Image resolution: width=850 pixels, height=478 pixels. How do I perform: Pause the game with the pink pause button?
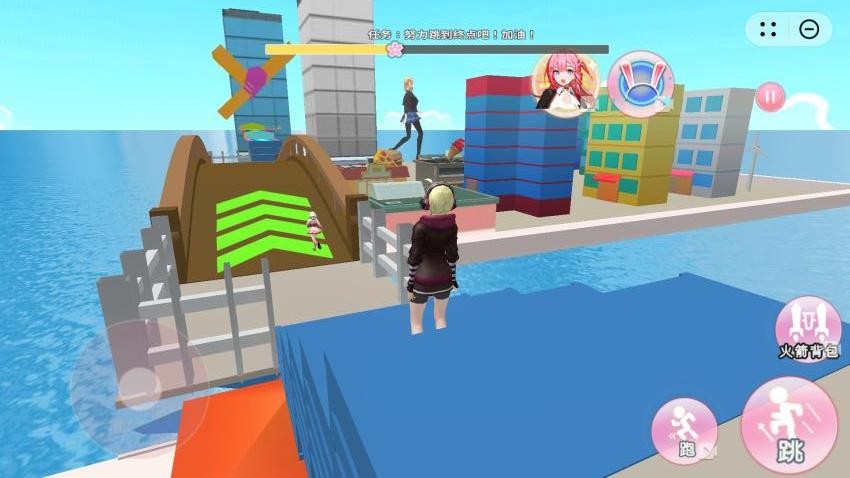tap(769, 97)
